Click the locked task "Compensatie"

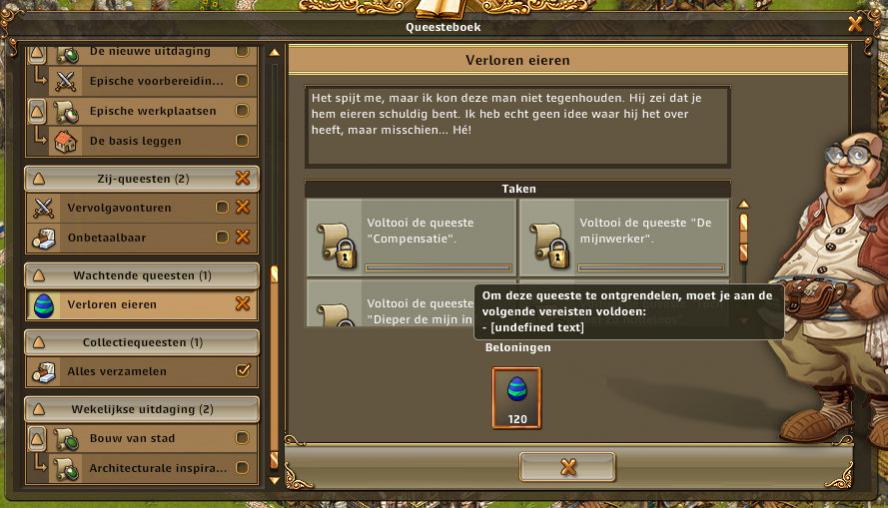point(412,237)
